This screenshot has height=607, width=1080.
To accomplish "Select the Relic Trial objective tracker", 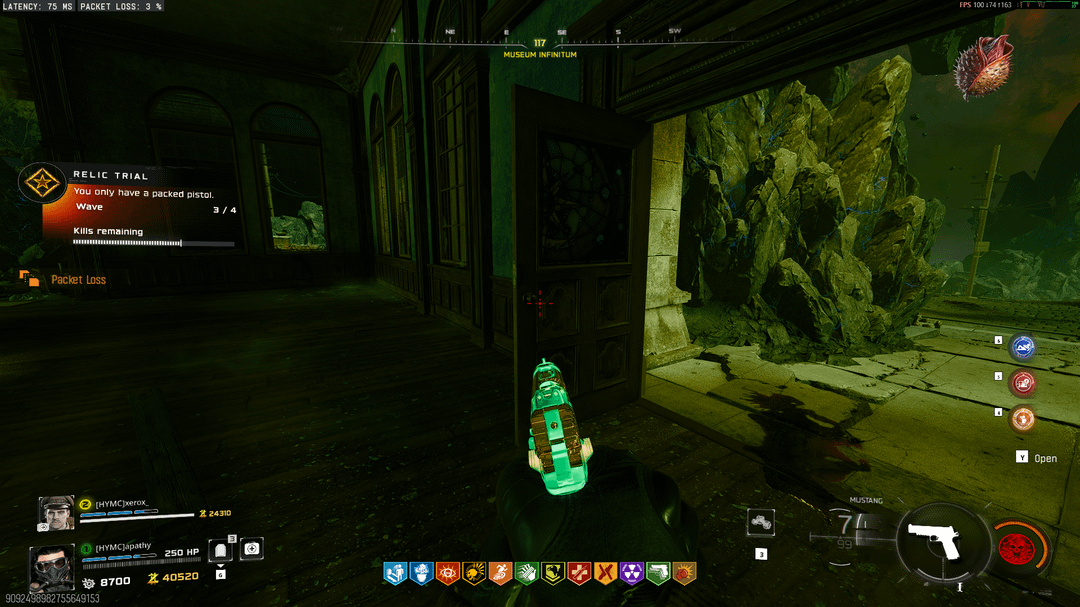I will tap(130, 207).
